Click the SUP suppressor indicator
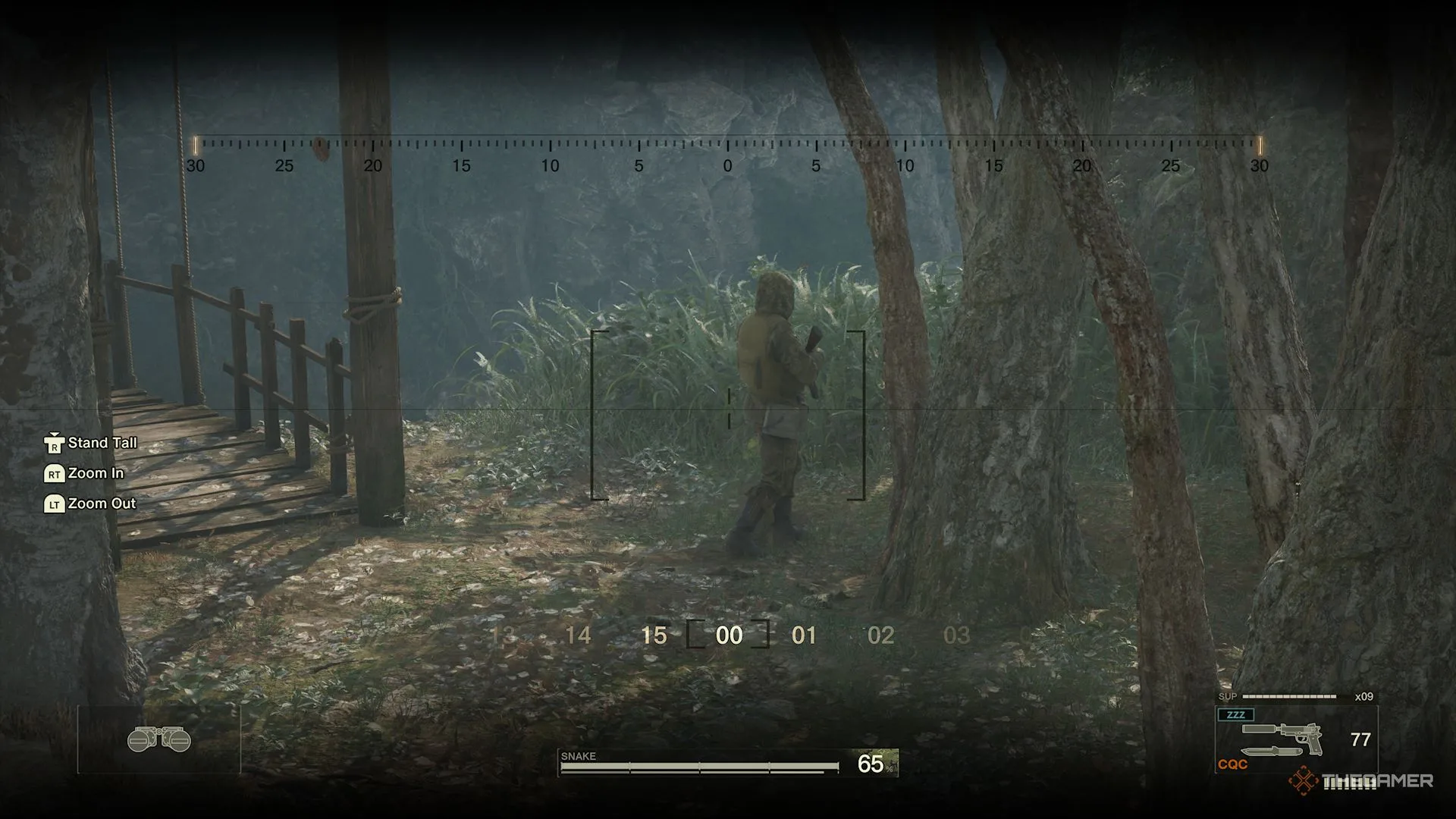Image resolution: width=1456 pixels, height=819 pixels. 1230,695
